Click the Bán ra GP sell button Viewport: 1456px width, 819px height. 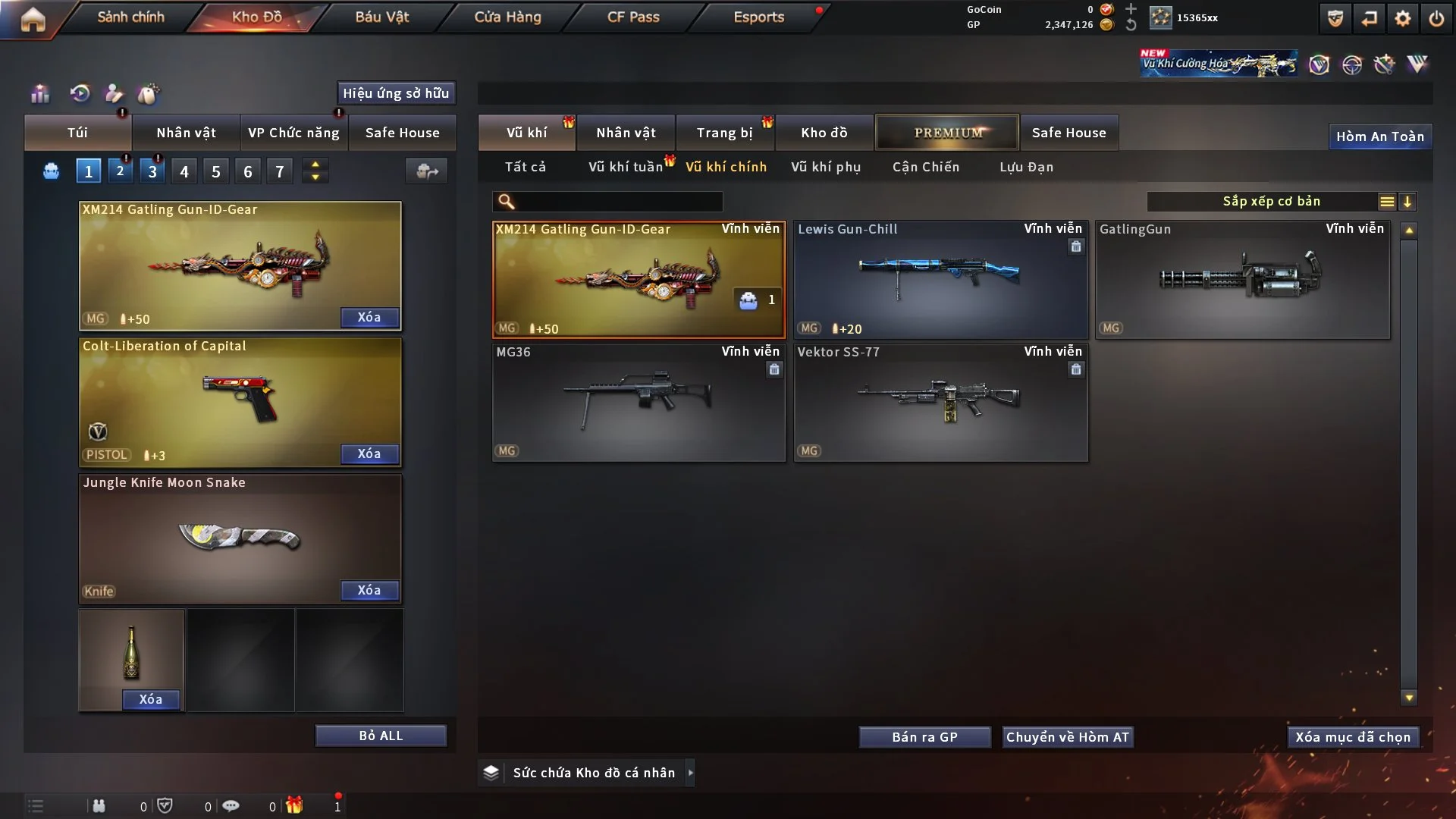coord(924,737)
